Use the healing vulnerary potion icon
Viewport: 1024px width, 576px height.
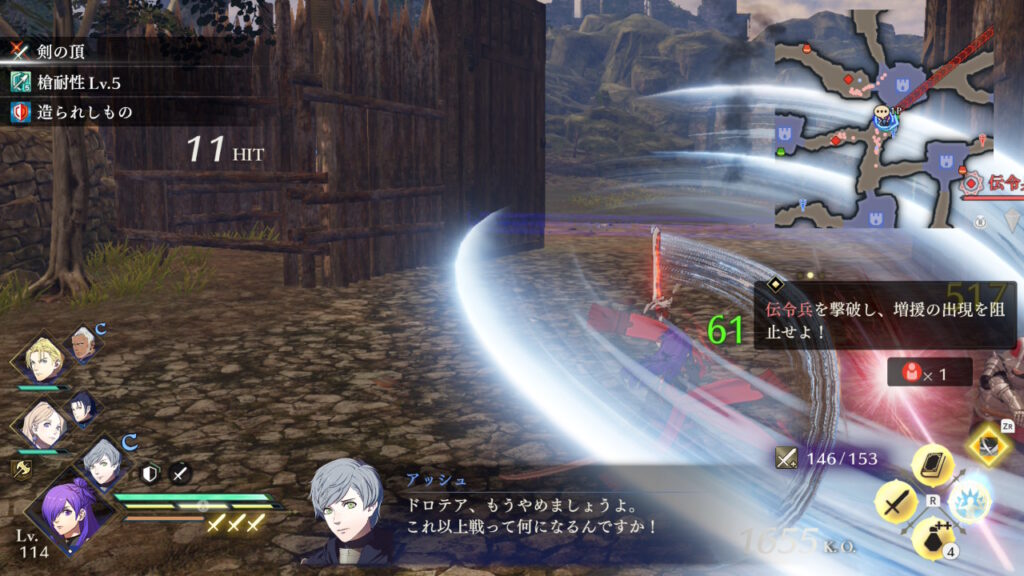(933, 539)
